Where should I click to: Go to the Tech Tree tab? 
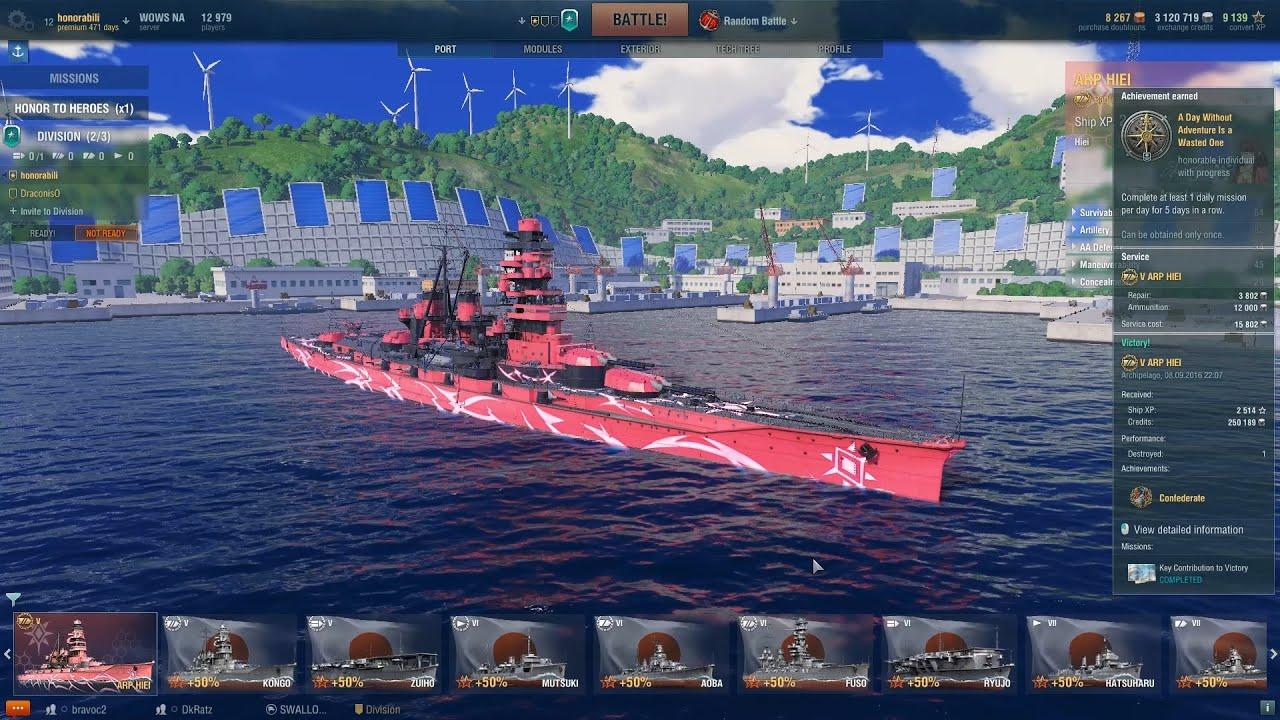click(x=738, y=49)
